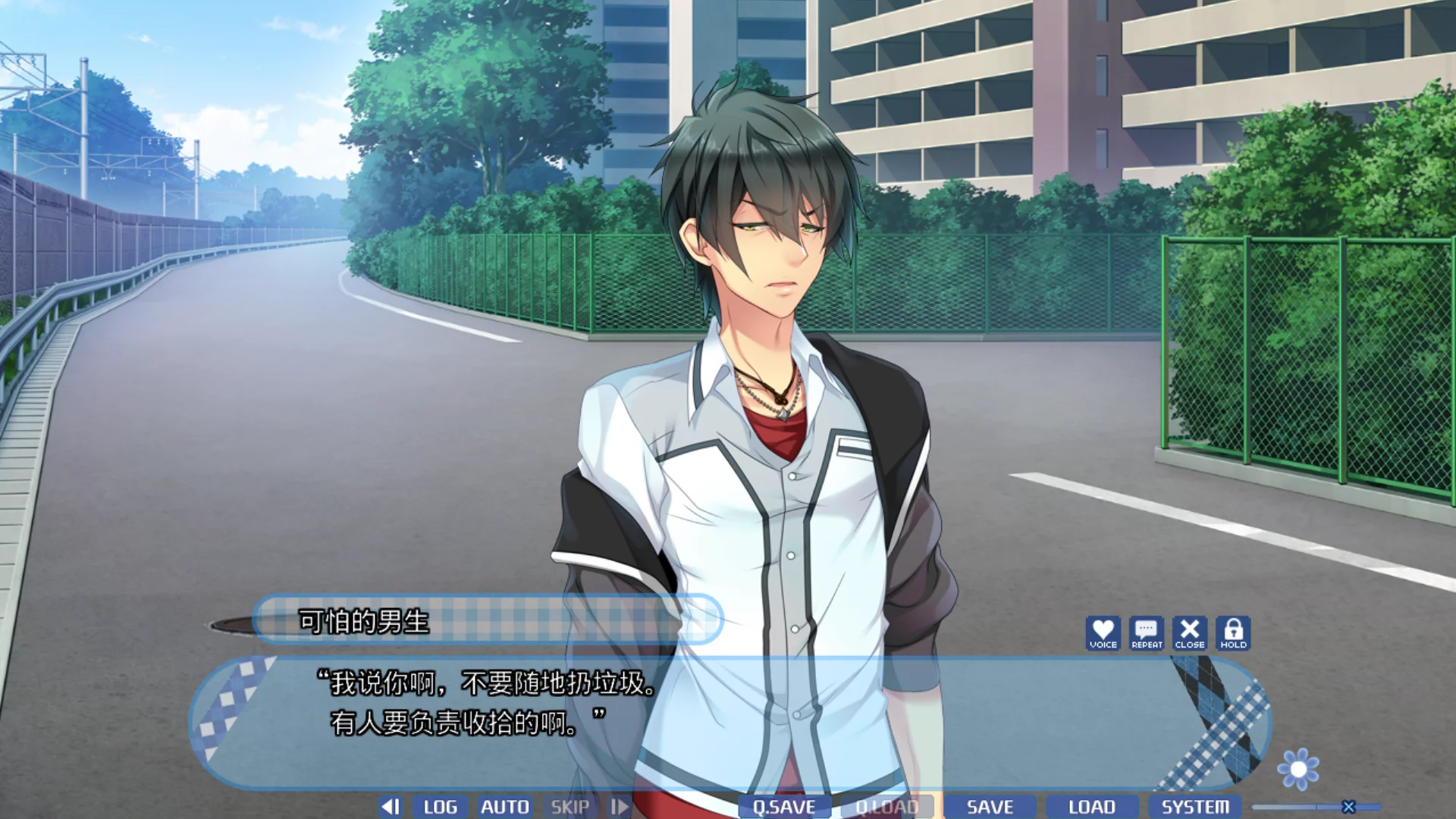Screen dimensions: 1456x819
Task: Open the SAVE menu
Action: [990, 807]
